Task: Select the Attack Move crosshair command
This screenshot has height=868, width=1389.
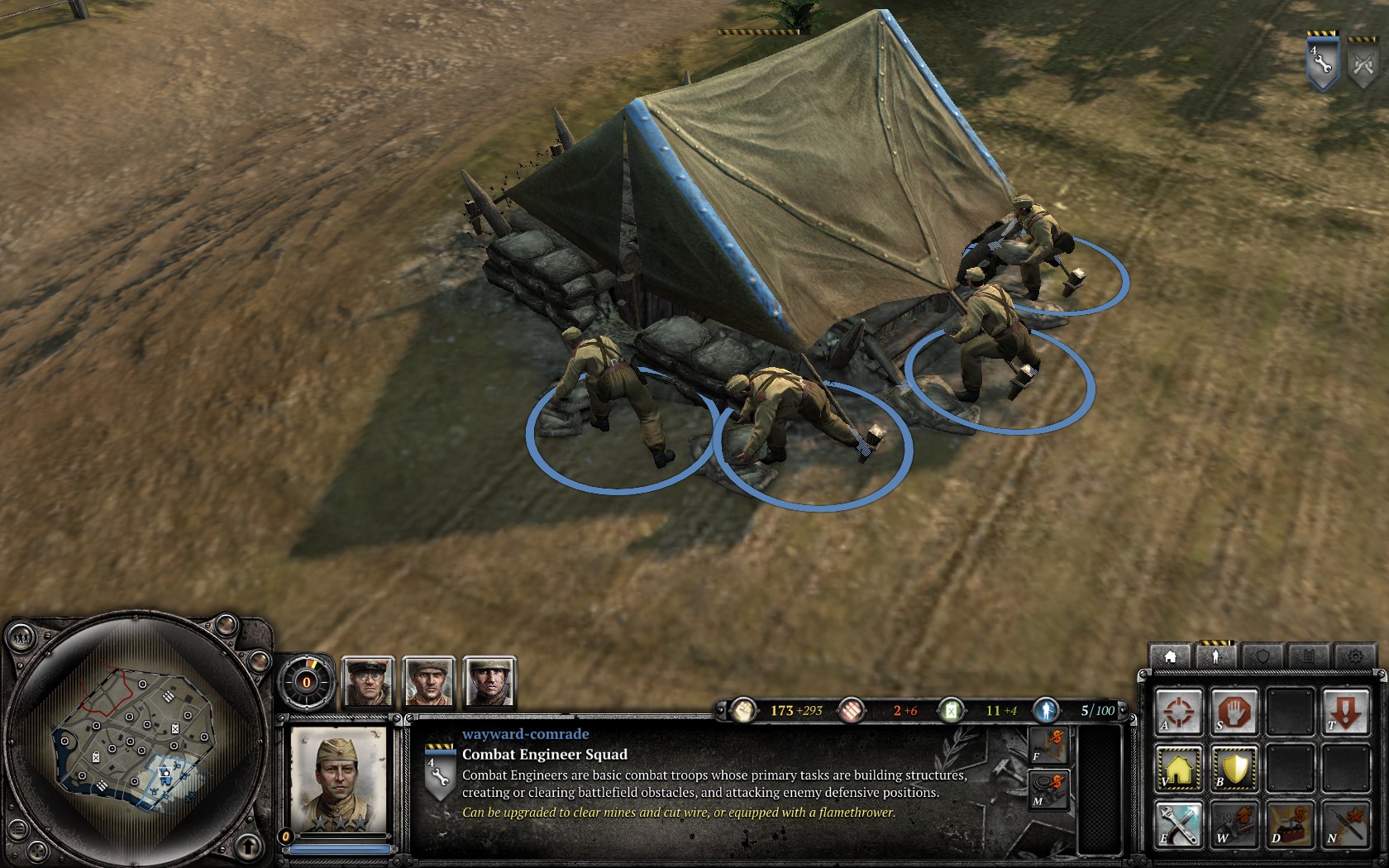Action: point(1179,713)
